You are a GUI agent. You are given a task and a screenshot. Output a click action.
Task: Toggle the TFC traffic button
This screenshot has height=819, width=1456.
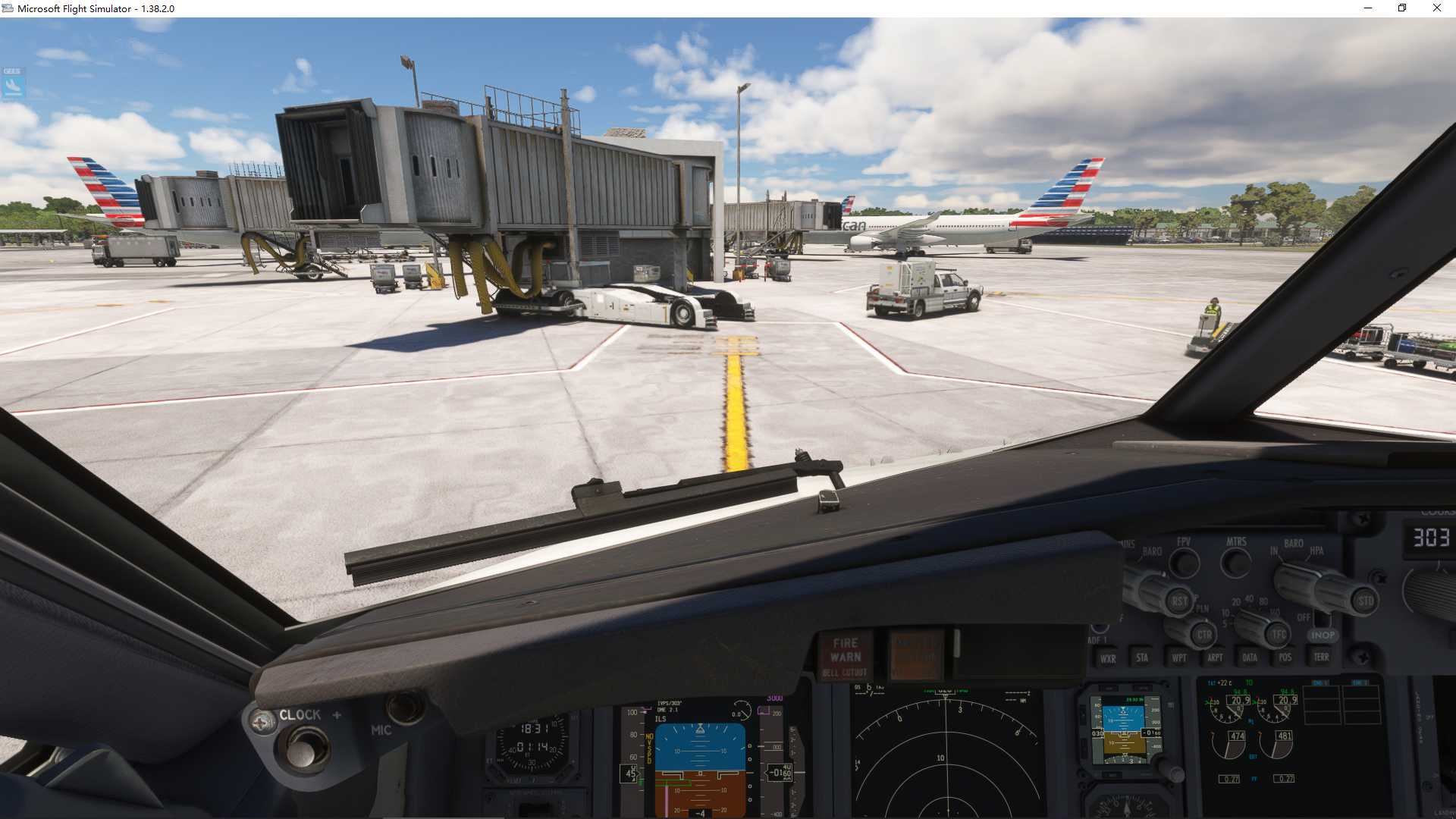(1279, 635)
